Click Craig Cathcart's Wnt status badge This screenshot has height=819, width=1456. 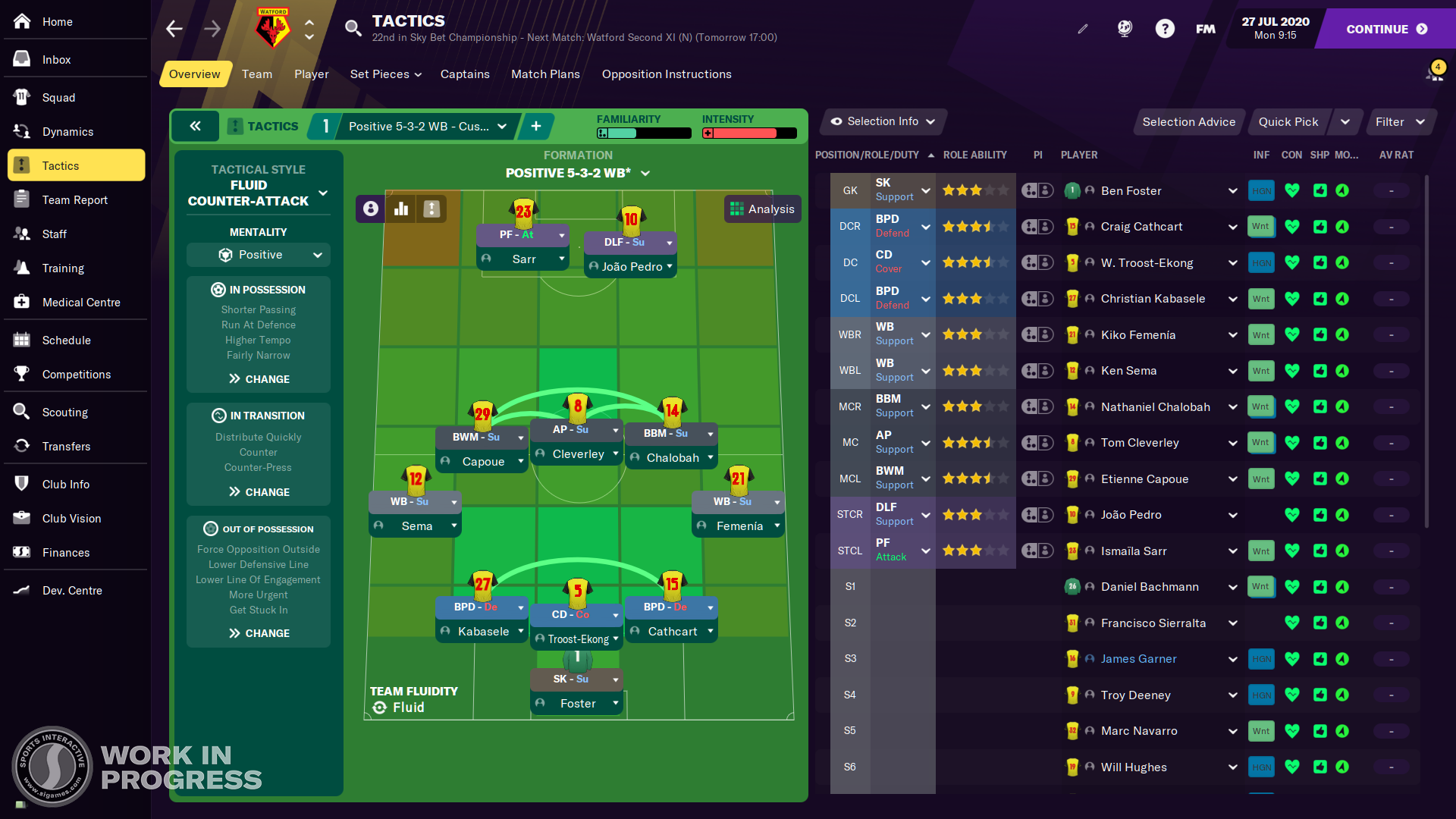pos(1260,226)
